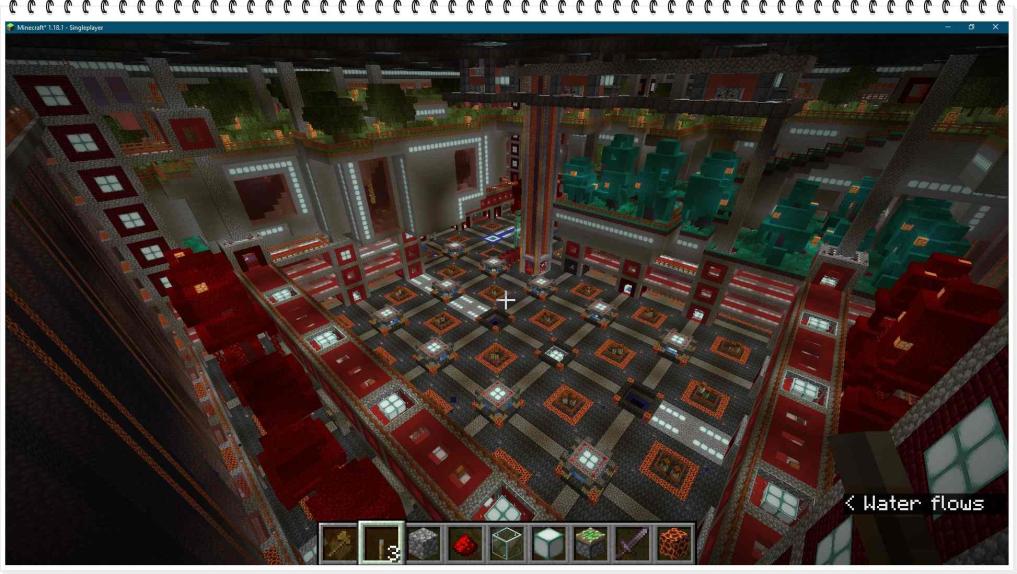Select the wooden axe hotbar slot

[x=339, y=543]
